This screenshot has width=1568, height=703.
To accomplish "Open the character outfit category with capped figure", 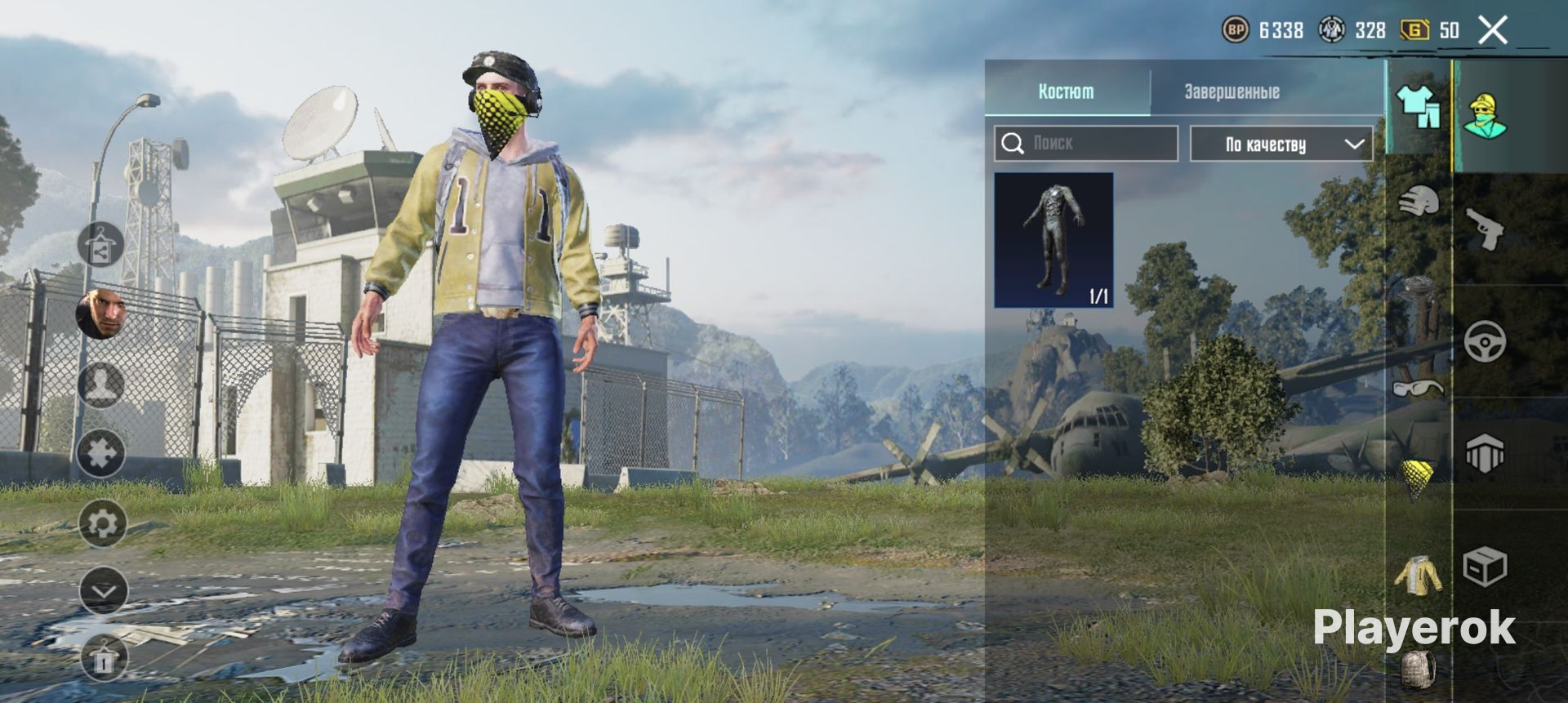I will click(x=1485, y=116).
